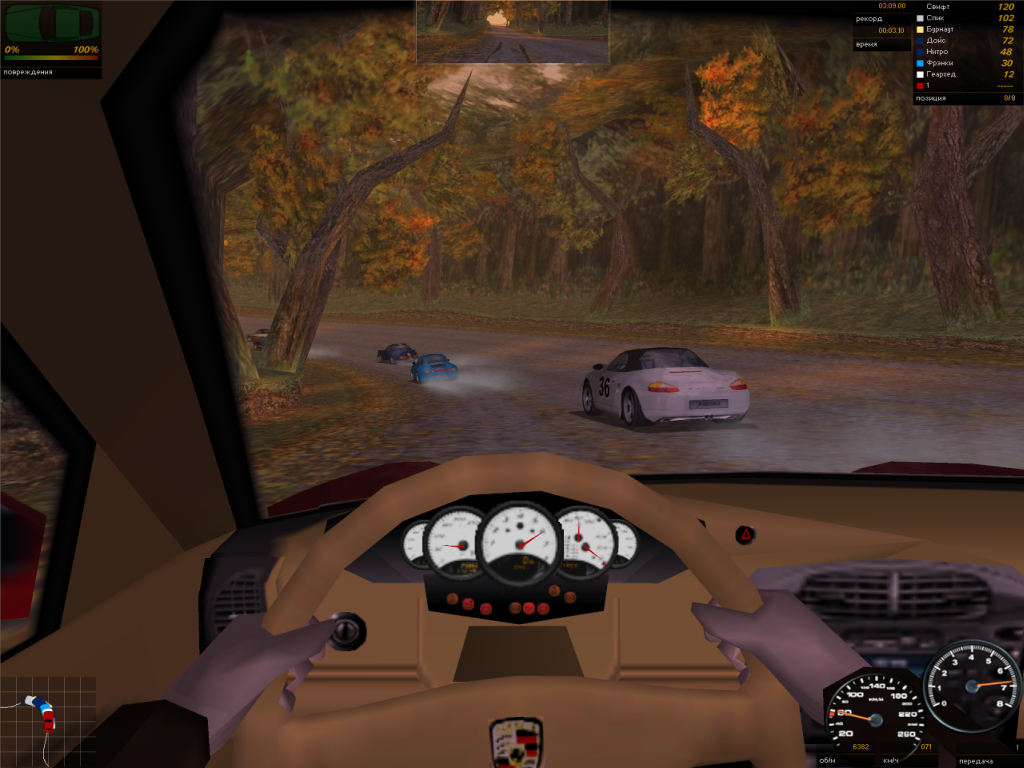Choose racer Геархед in the standings
1024x768 pixels.
(944, 75)
